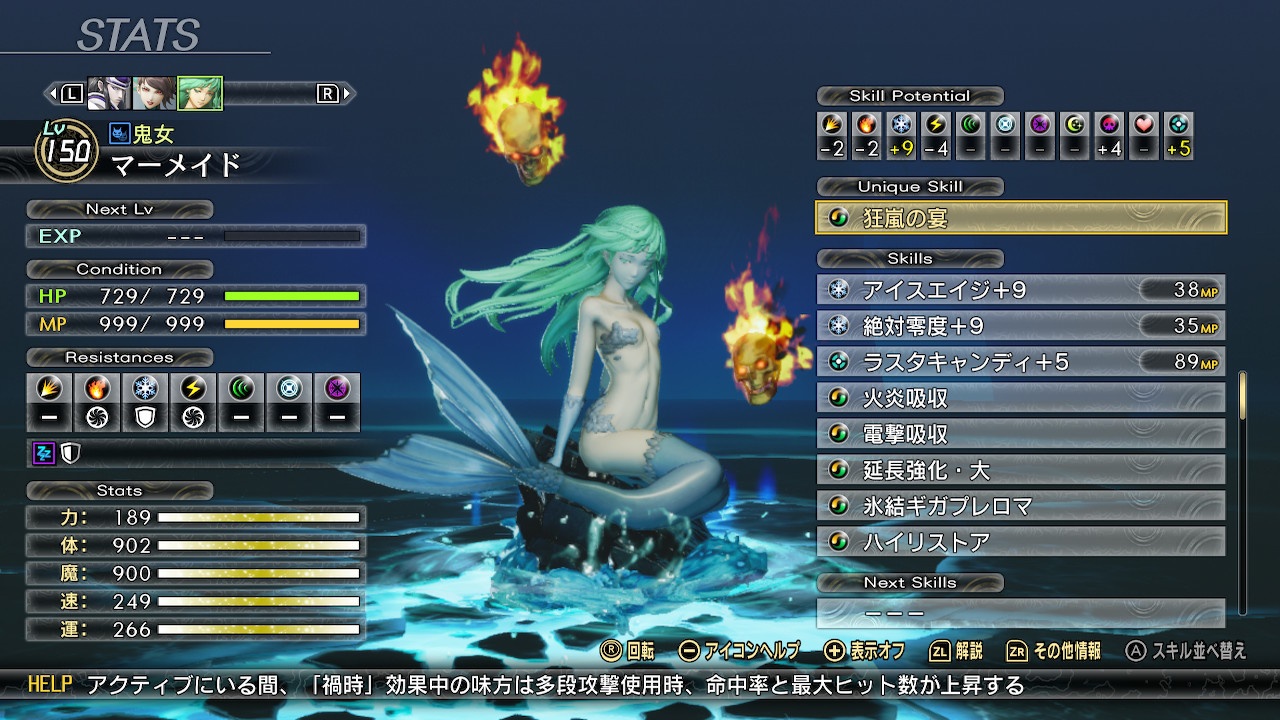Select the ハイリストア skill row
The image size is (1280, 720).
[x=1021, y=542]
